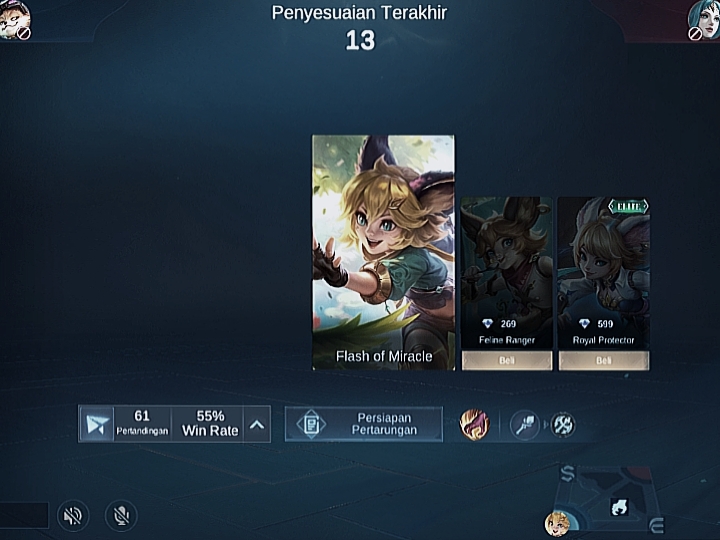Select the Flash of Miracle skin card
Image resolution: width=720 pixels, height=540 pixels.
click(x=383, y=252)
